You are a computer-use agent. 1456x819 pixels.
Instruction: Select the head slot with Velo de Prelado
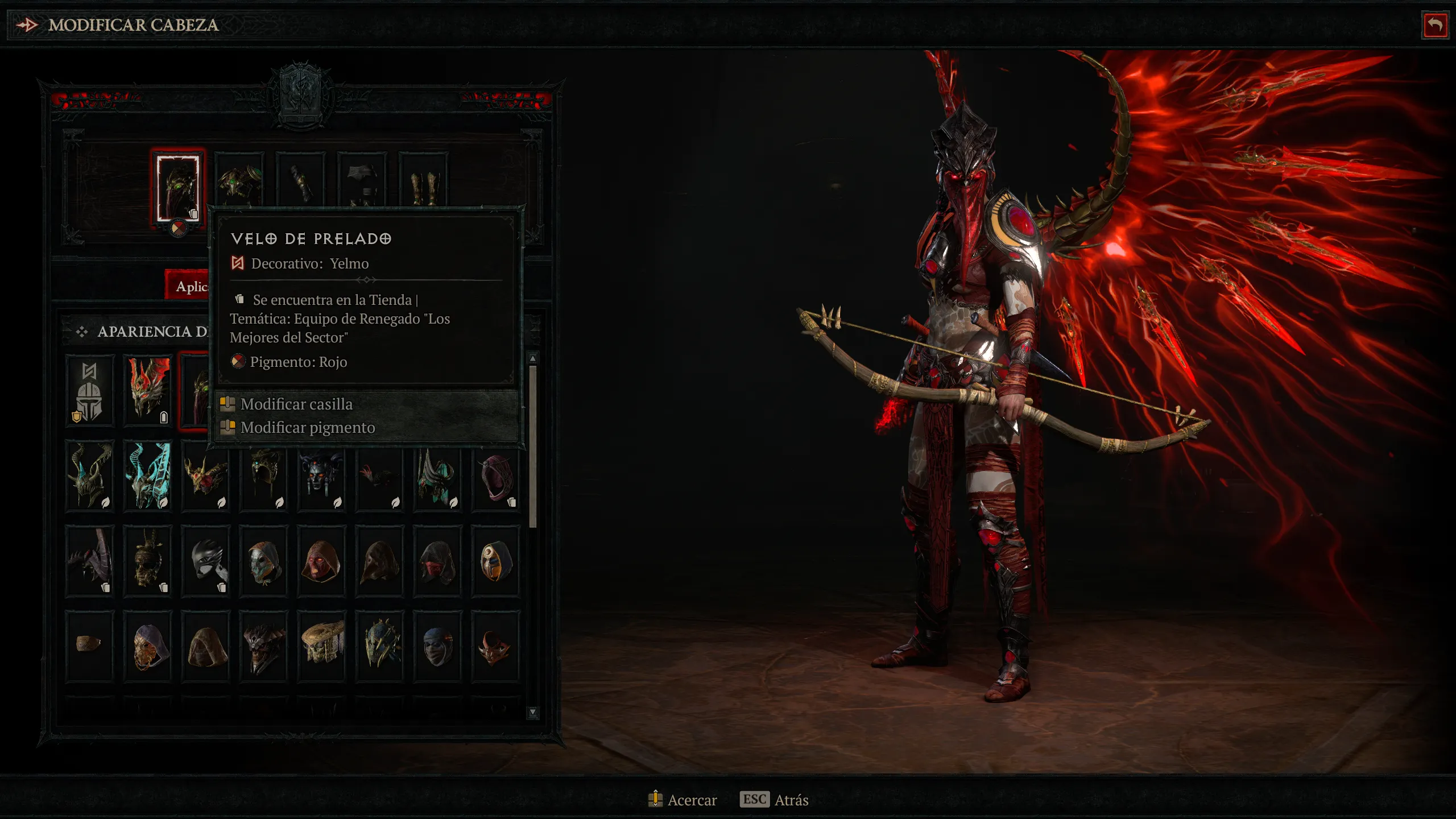tap(178, 188)
